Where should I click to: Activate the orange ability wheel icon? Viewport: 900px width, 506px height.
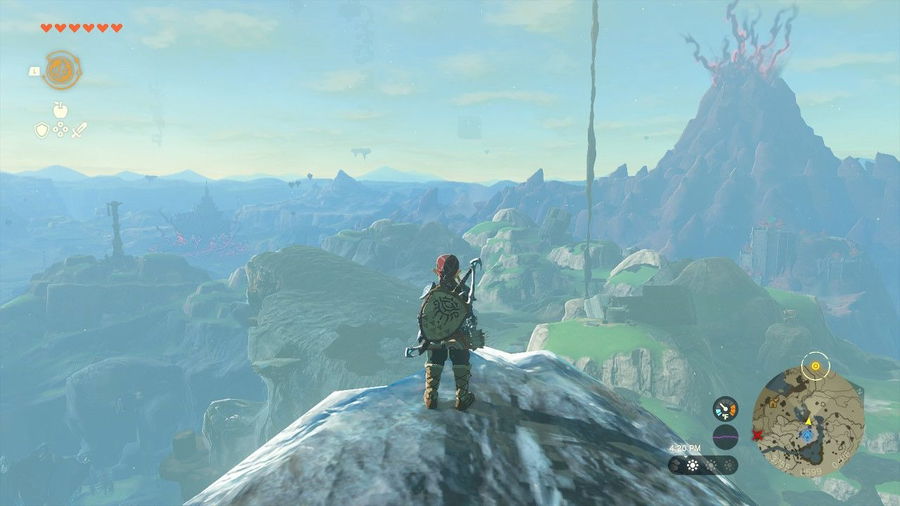62,69
